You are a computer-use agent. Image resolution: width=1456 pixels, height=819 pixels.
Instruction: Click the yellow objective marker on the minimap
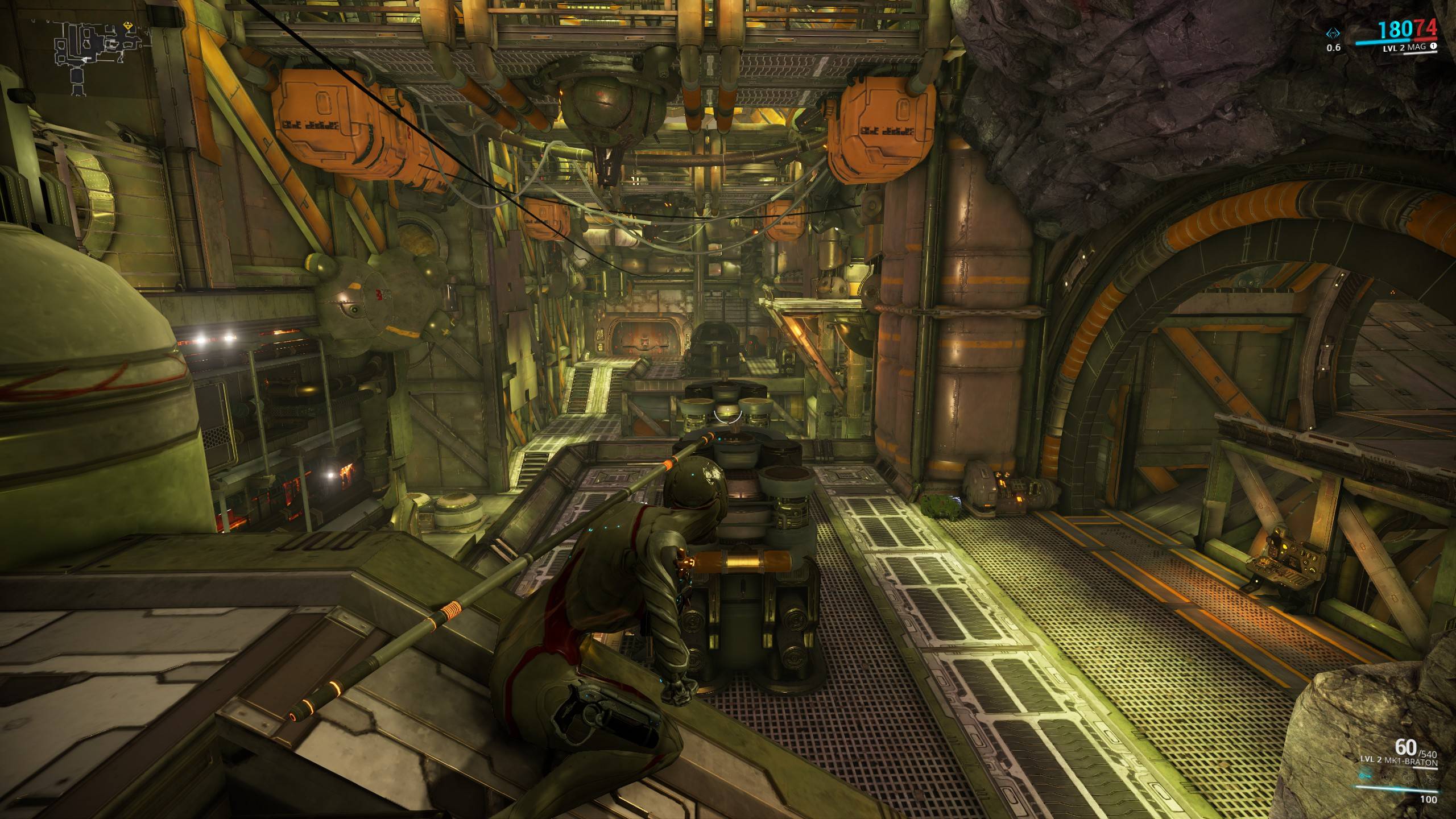point(128,26)
